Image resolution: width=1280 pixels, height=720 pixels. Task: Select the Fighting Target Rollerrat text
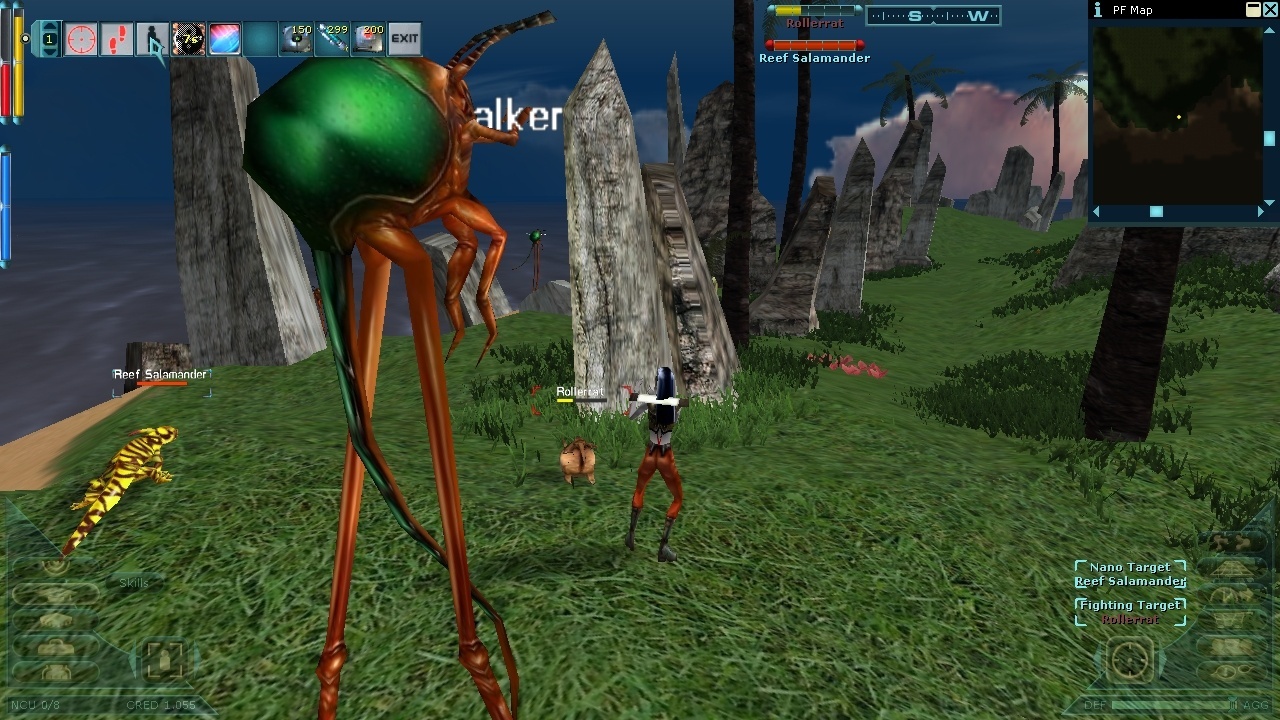pyautogui.click(x=1130, y=618)
